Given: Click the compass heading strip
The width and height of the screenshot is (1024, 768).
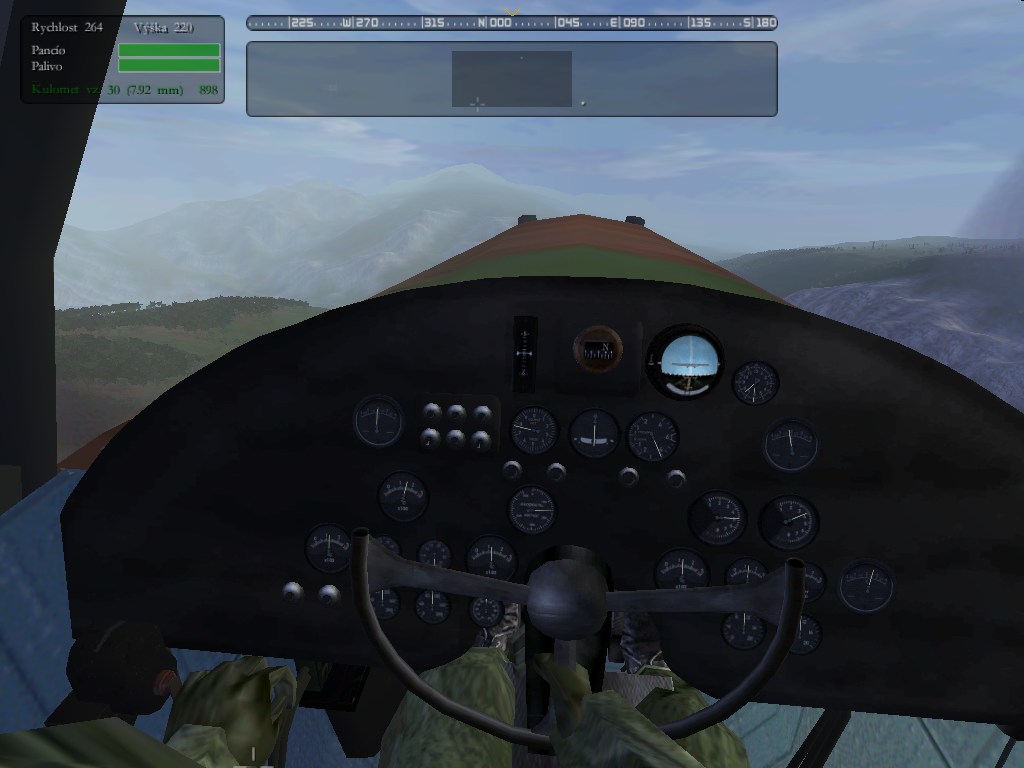Looking at the screenshot, I should (x=511, y=22).
